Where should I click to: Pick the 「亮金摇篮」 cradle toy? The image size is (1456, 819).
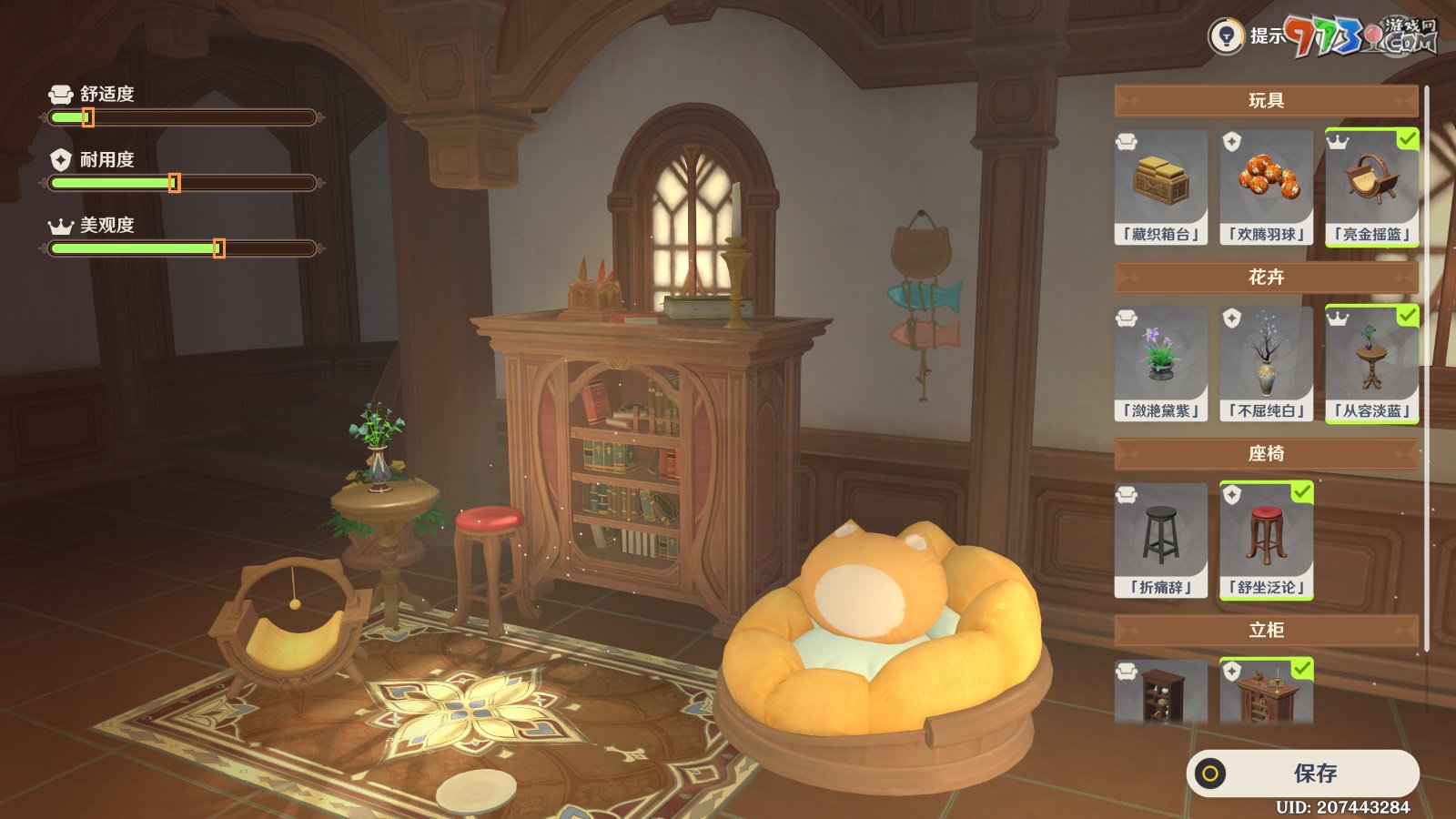point(1371,187)
